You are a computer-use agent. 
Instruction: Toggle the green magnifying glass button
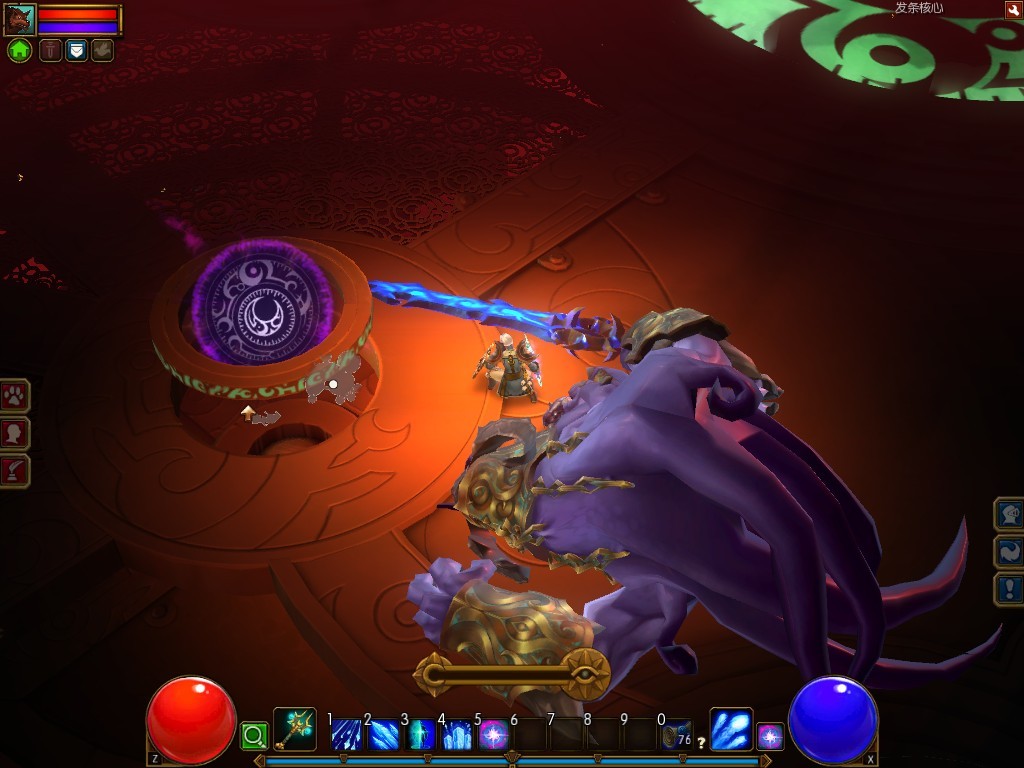pyautogui.click(x=253, y=738)
